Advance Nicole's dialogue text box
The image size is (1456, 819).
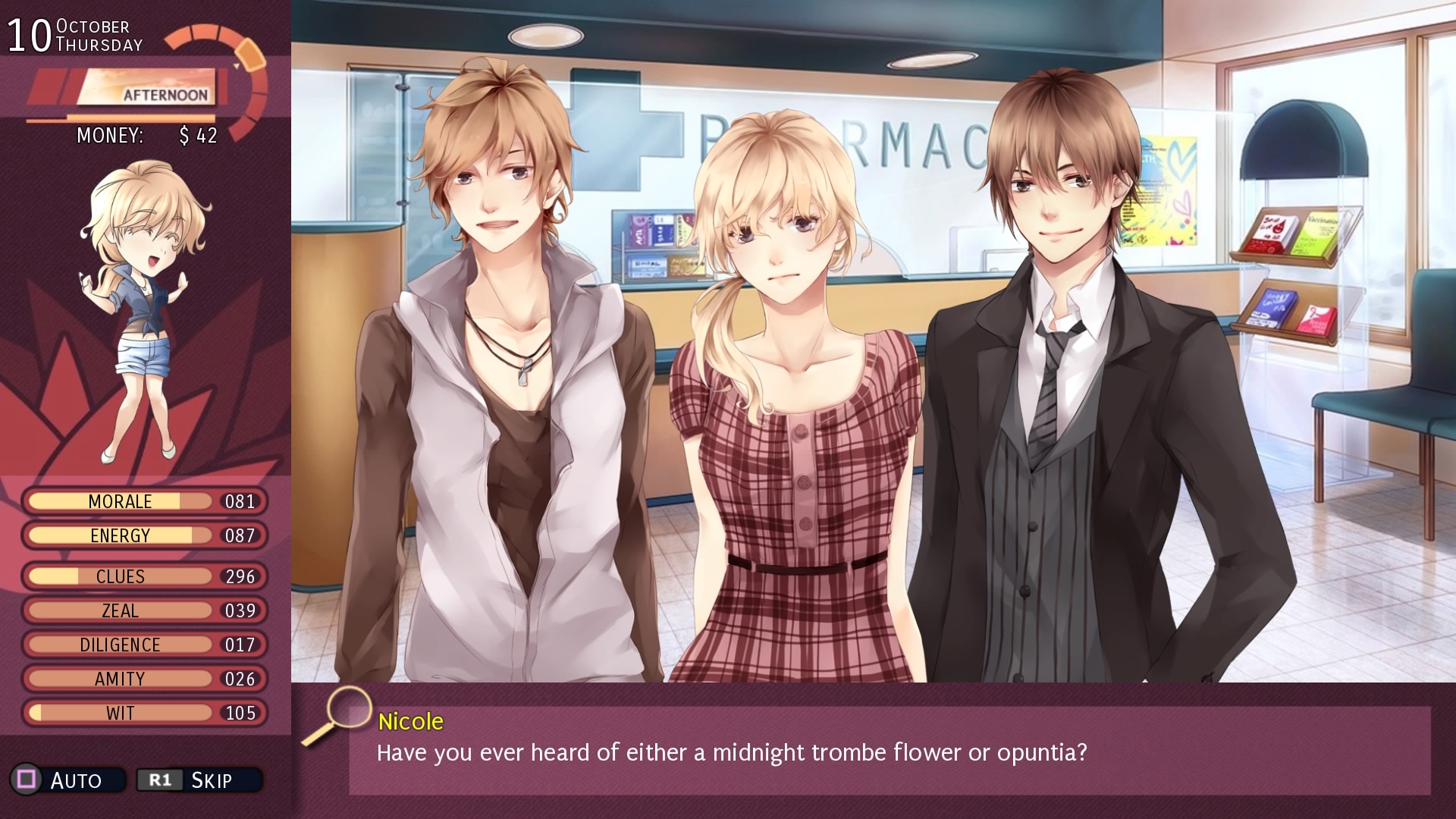[889, 751]
